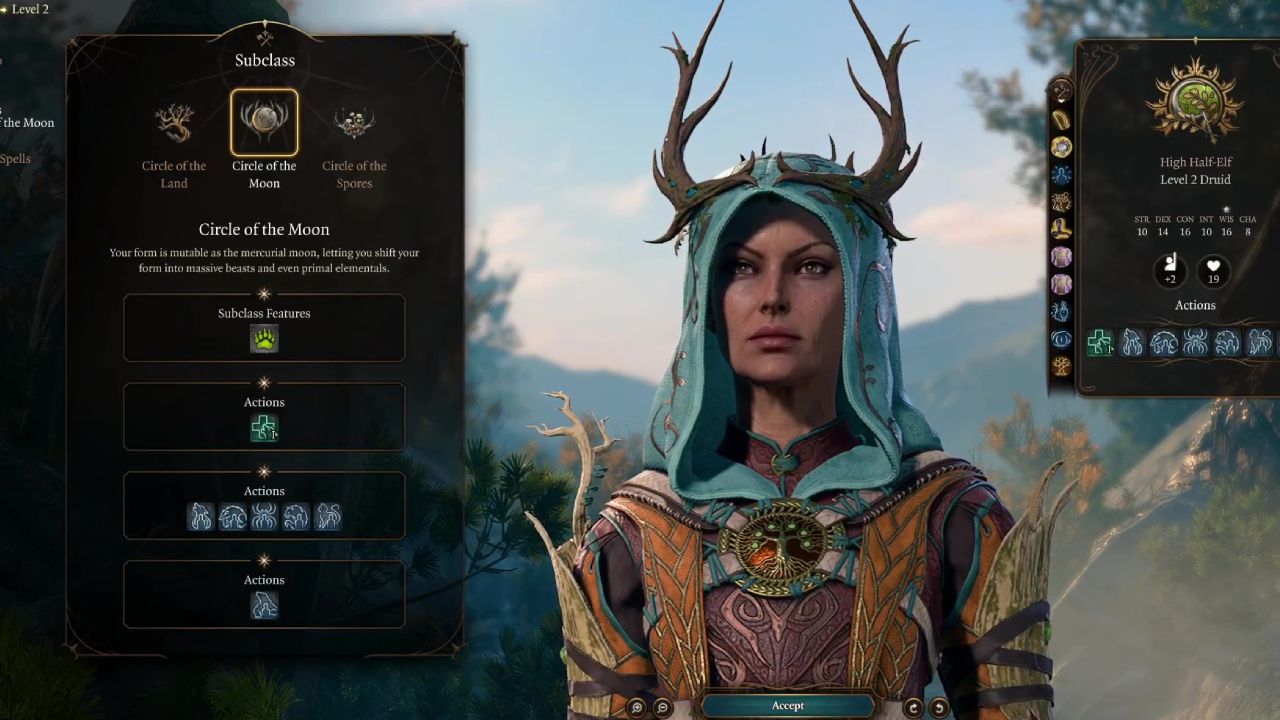The image size is (1280, 720).
Task: Click the druid class emblem on character sheet
Action: [1195, 101]
